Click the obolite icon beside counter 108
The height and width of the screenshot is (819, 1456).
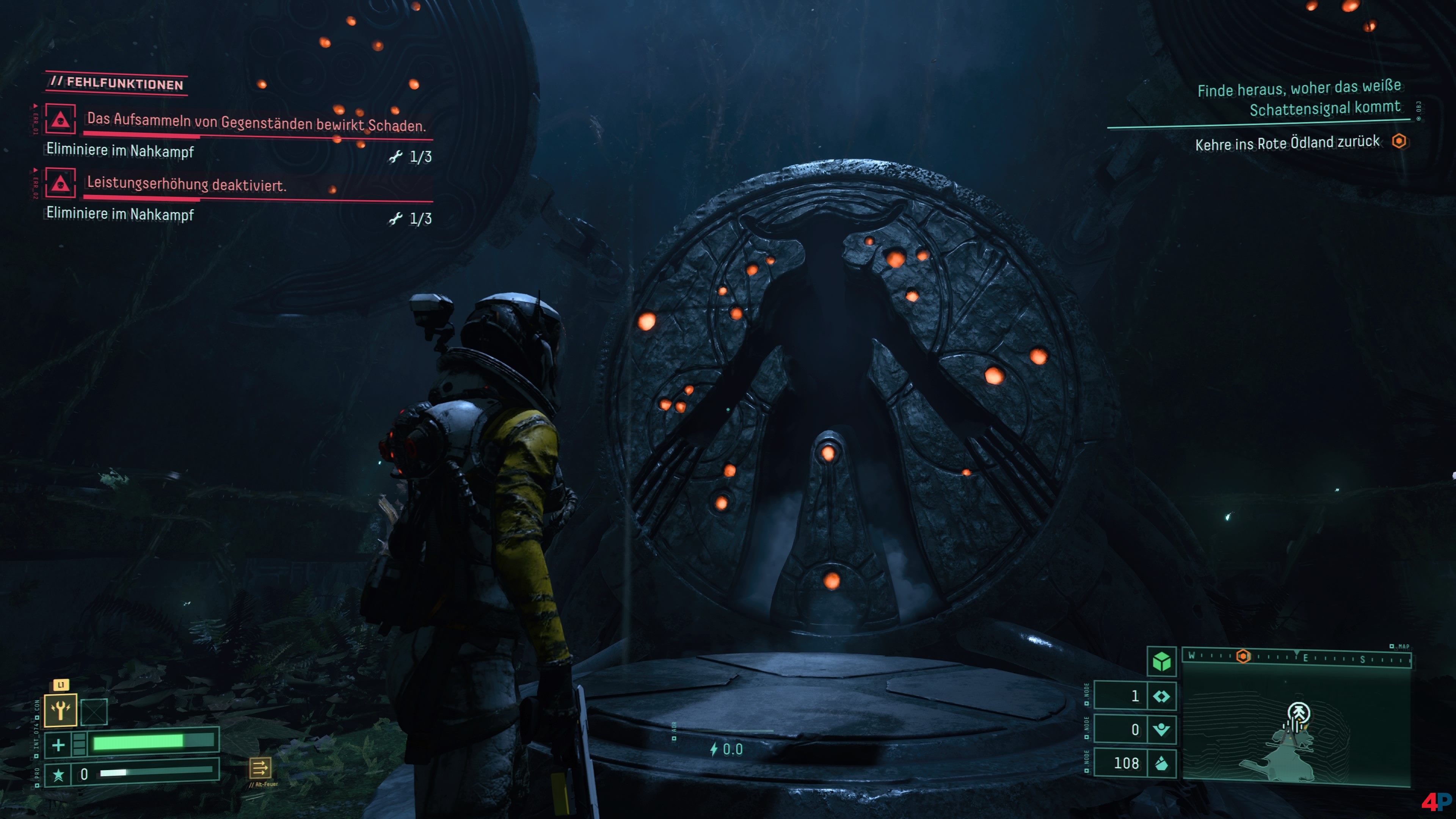[x=1161, y=764]
